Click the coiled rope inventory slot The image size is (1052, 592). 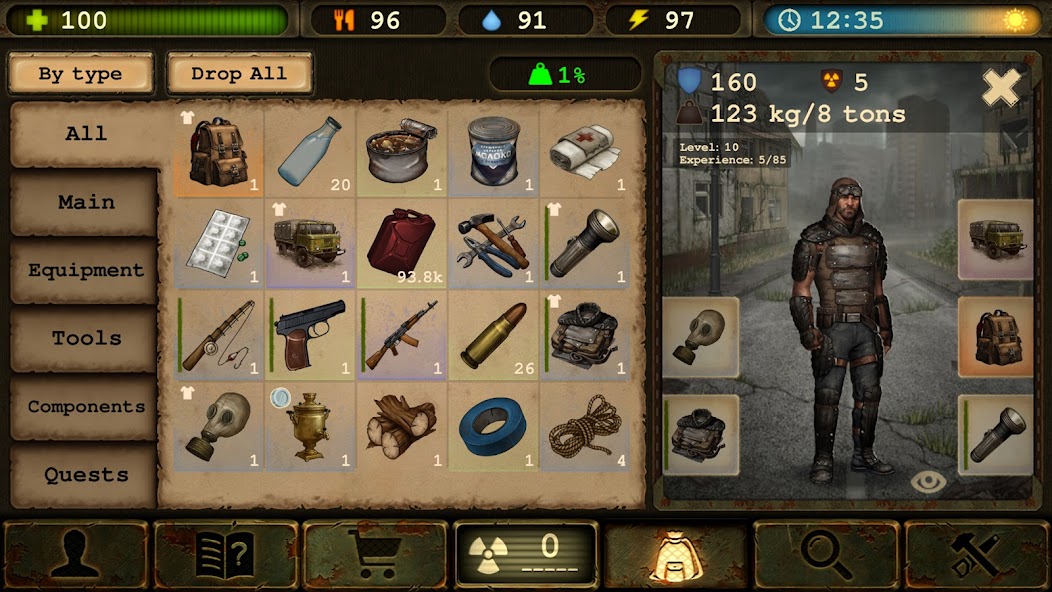pyautogui.click(x=586, y=427)
